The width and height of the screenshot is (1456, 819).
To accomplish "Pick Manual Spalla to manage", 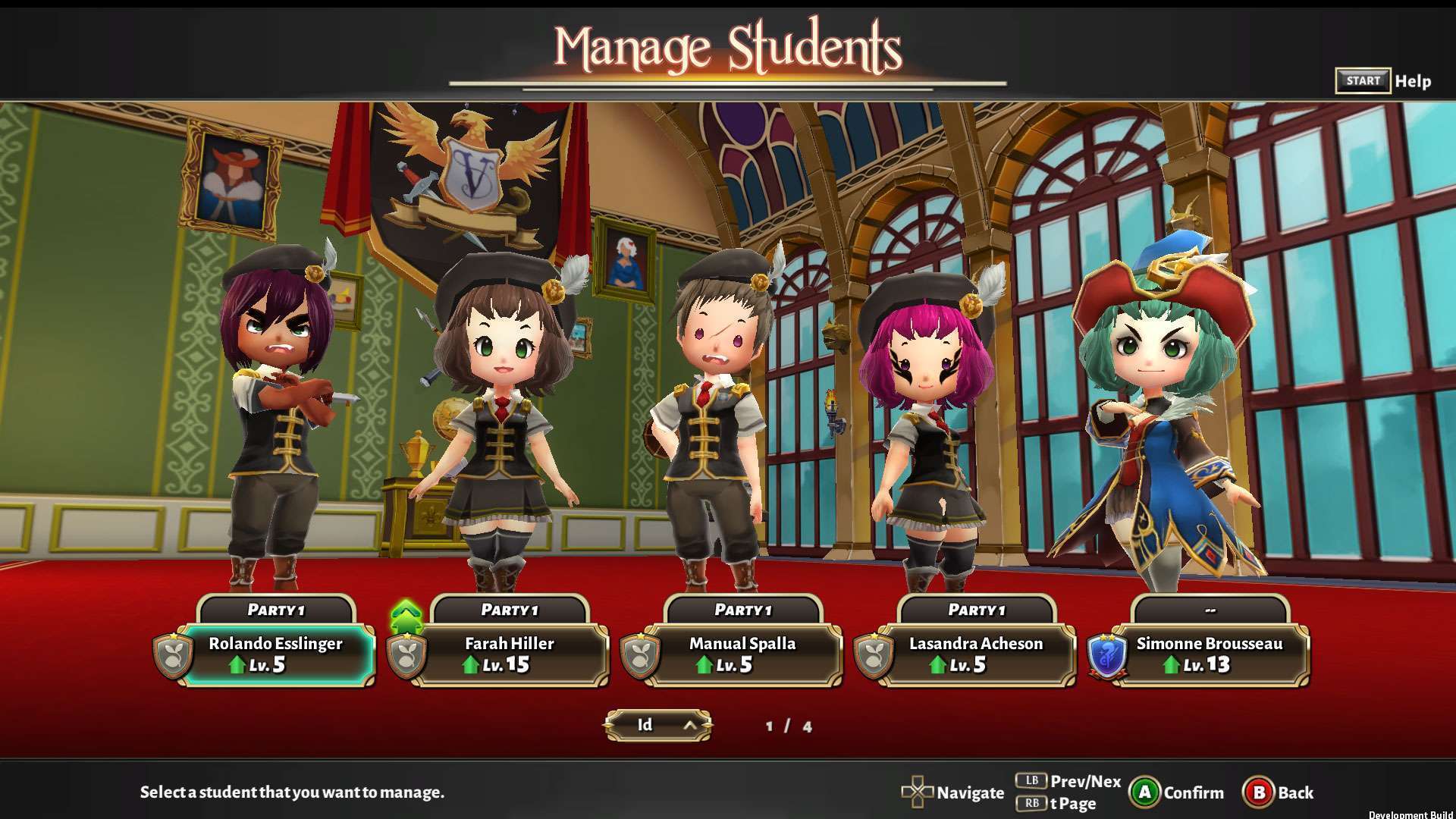I will (742, 654).
